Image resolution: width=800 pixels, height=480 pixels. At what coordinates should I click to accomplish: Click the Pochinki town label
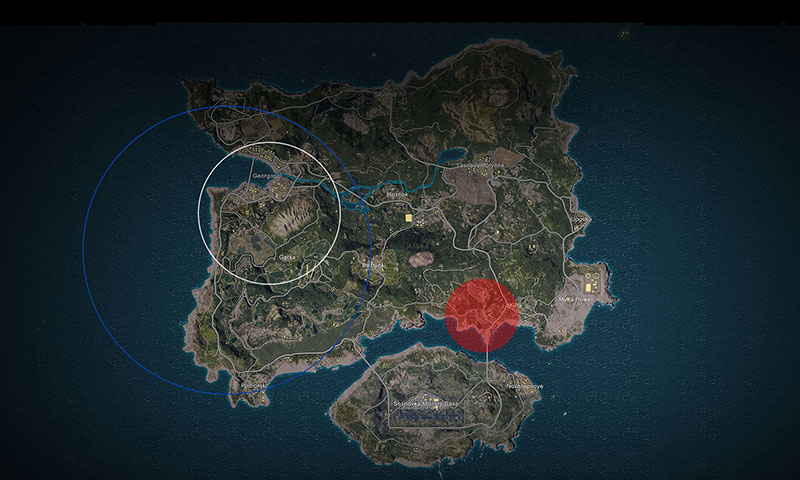372,265
